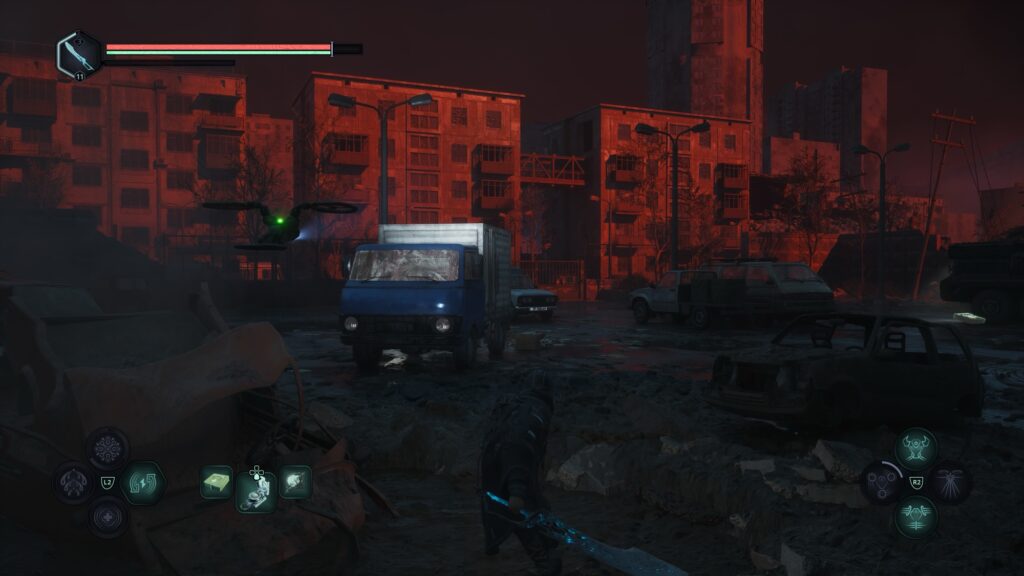
Task: Select the three-circle triangle skill
Action: [881, 482]
